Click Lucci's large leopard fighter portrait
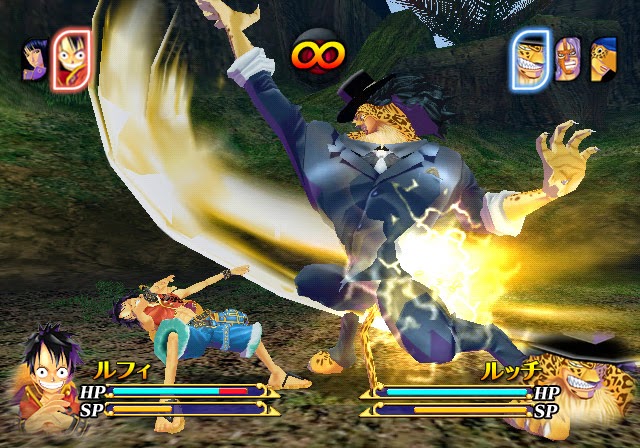Image resolution: width=640 pixels, height=448 pixels. 592,390
